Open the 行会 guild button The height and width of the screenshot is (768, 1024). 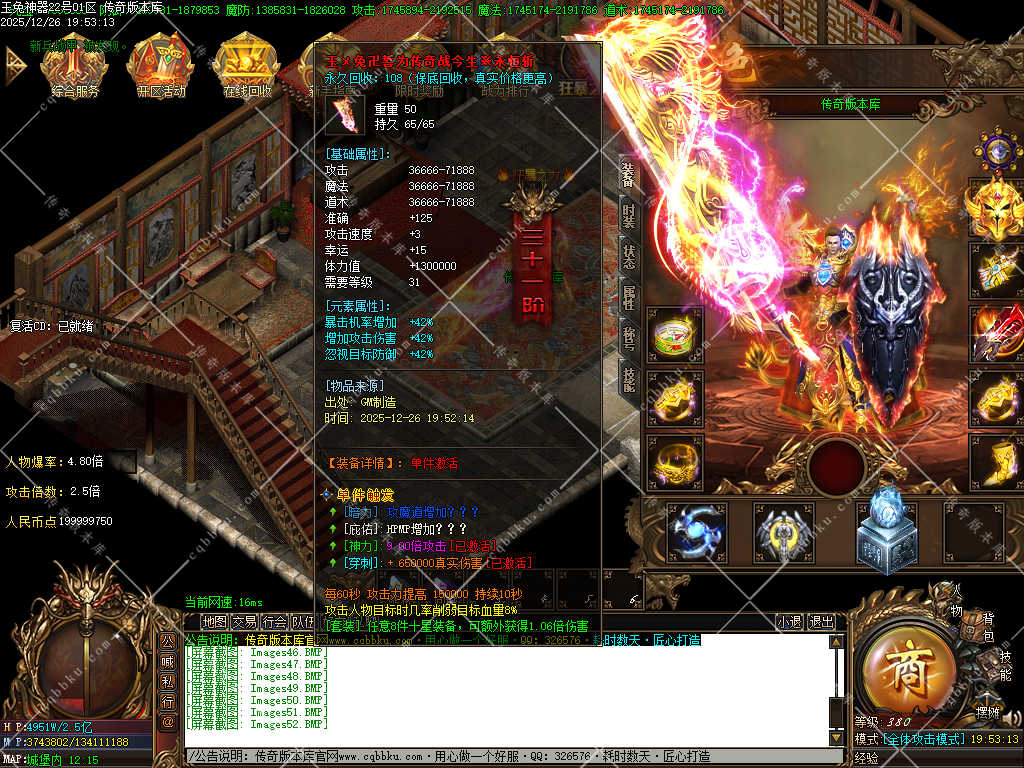tap(275, 622)
